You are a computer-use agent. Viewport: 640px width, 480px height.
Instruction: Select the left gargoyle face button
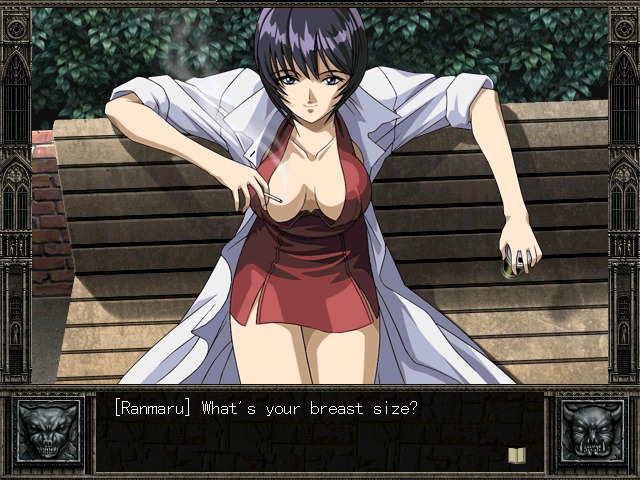click(x=49, y=431)
